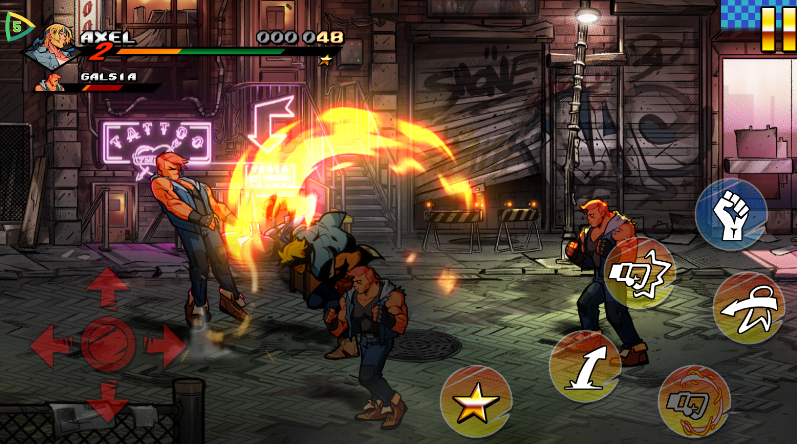Walk left using the red left arrow
The width and height of the screenshot is (797, 444).
[x=50, y=345]
